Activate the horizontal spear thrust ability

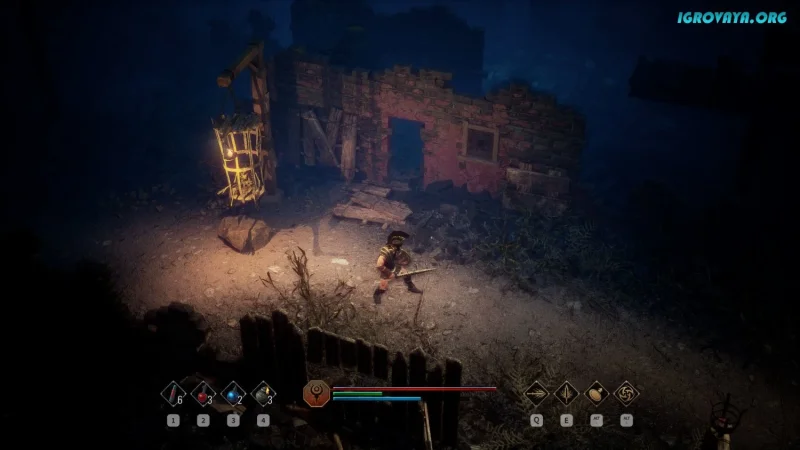click(x=537, y=393)
